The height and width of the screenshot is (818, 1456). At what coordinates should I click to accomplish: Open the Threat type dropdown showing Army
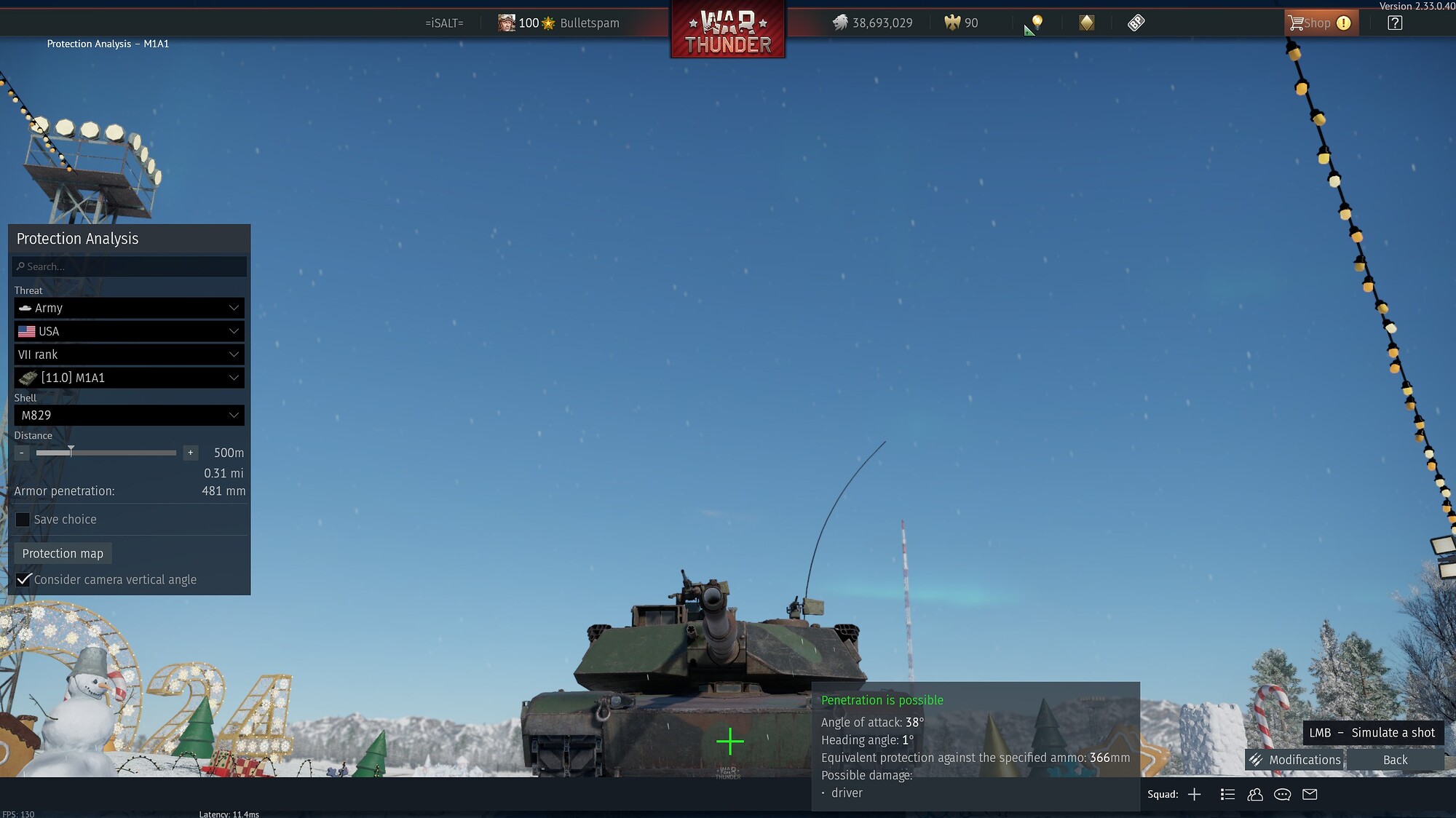(129, 308)
